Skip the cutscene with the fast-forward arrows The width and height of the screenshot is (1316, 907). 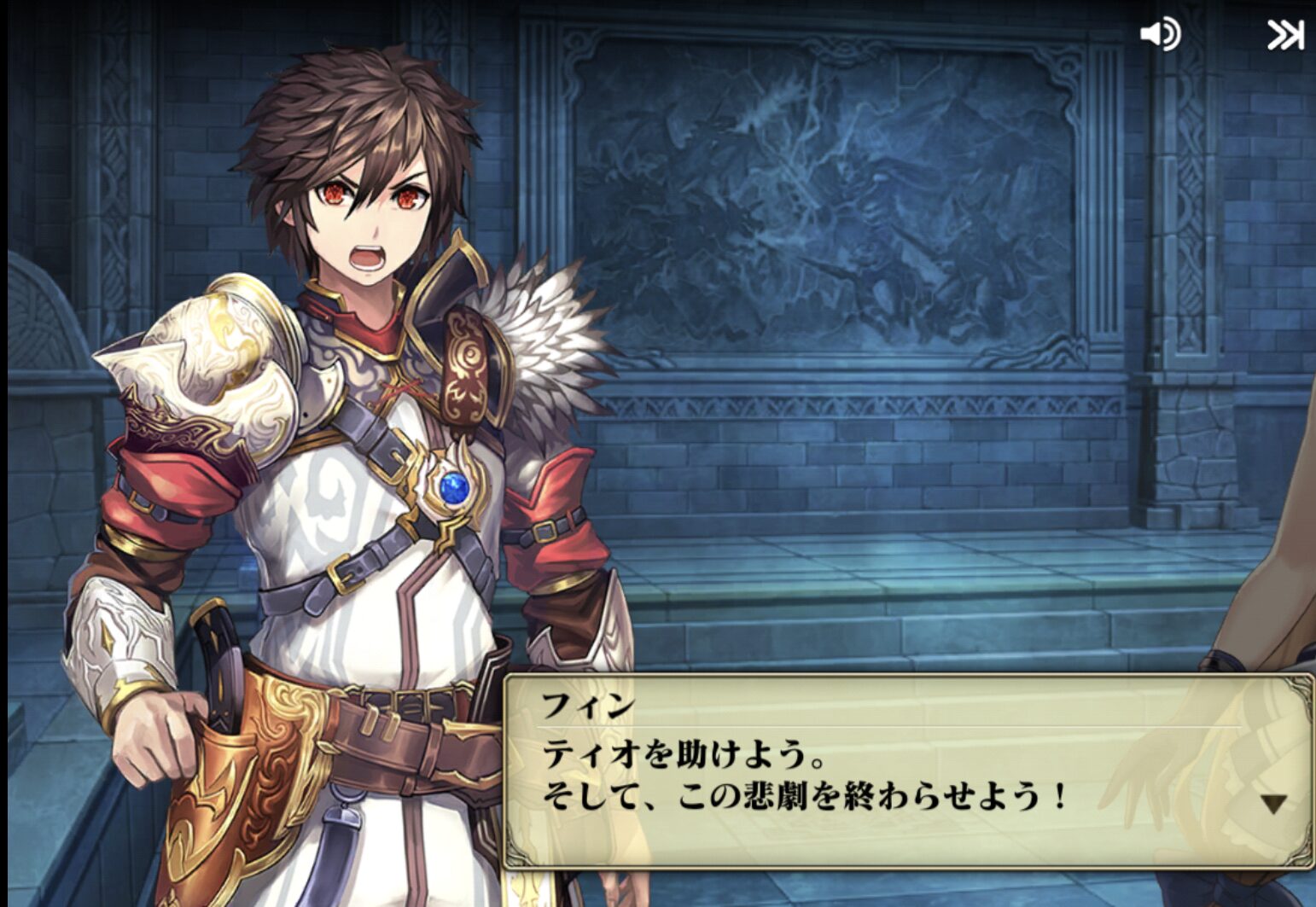coord(1284,35)
